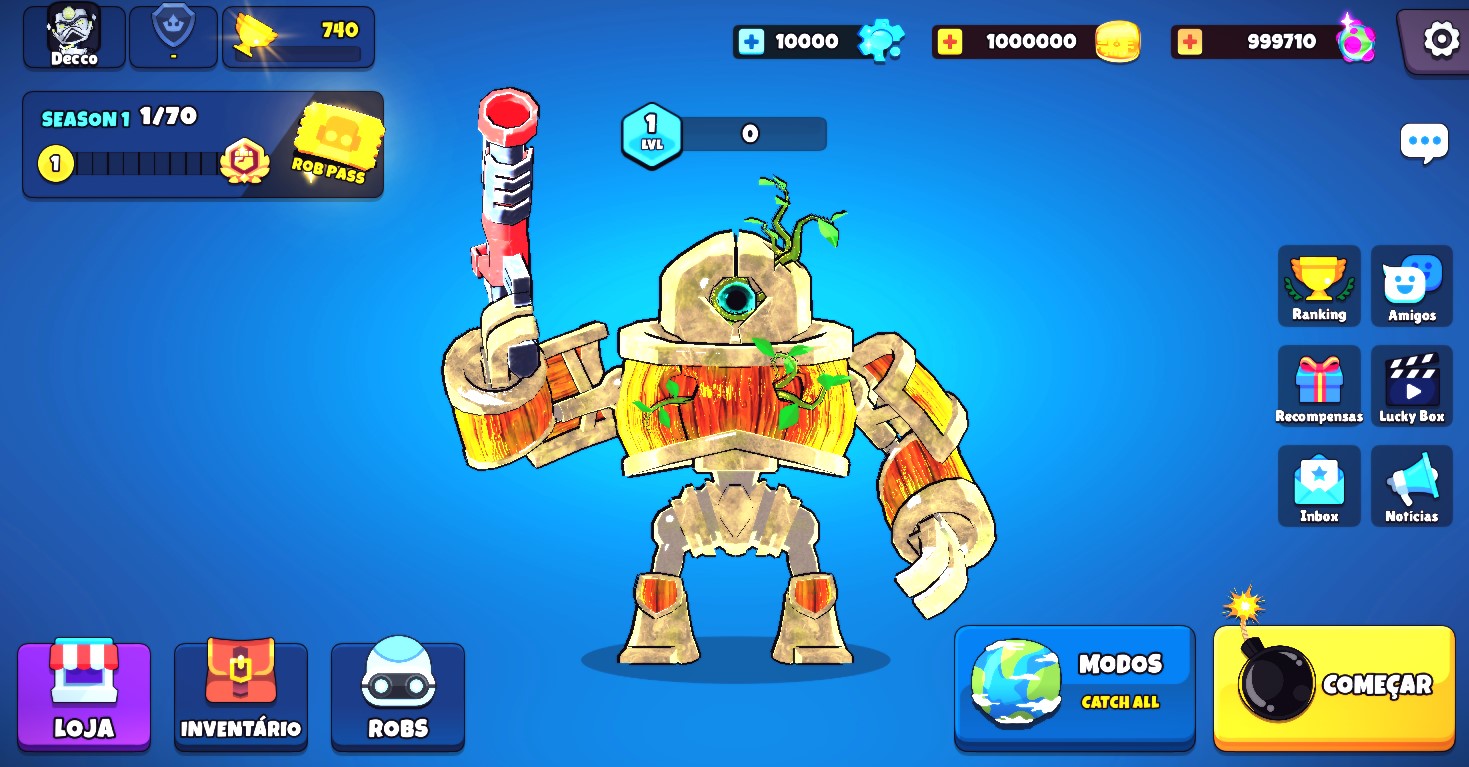Open the Rob Pass ticket
This screenshot has height=767, width=1469.
coord(338,144)
